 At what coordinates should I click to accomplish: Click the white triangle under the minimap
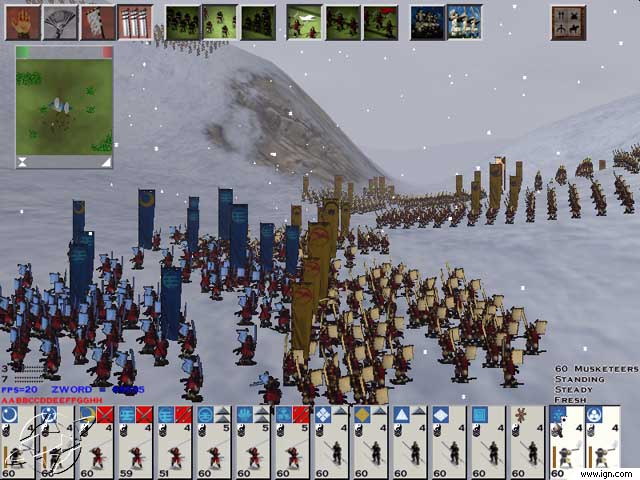105,162
